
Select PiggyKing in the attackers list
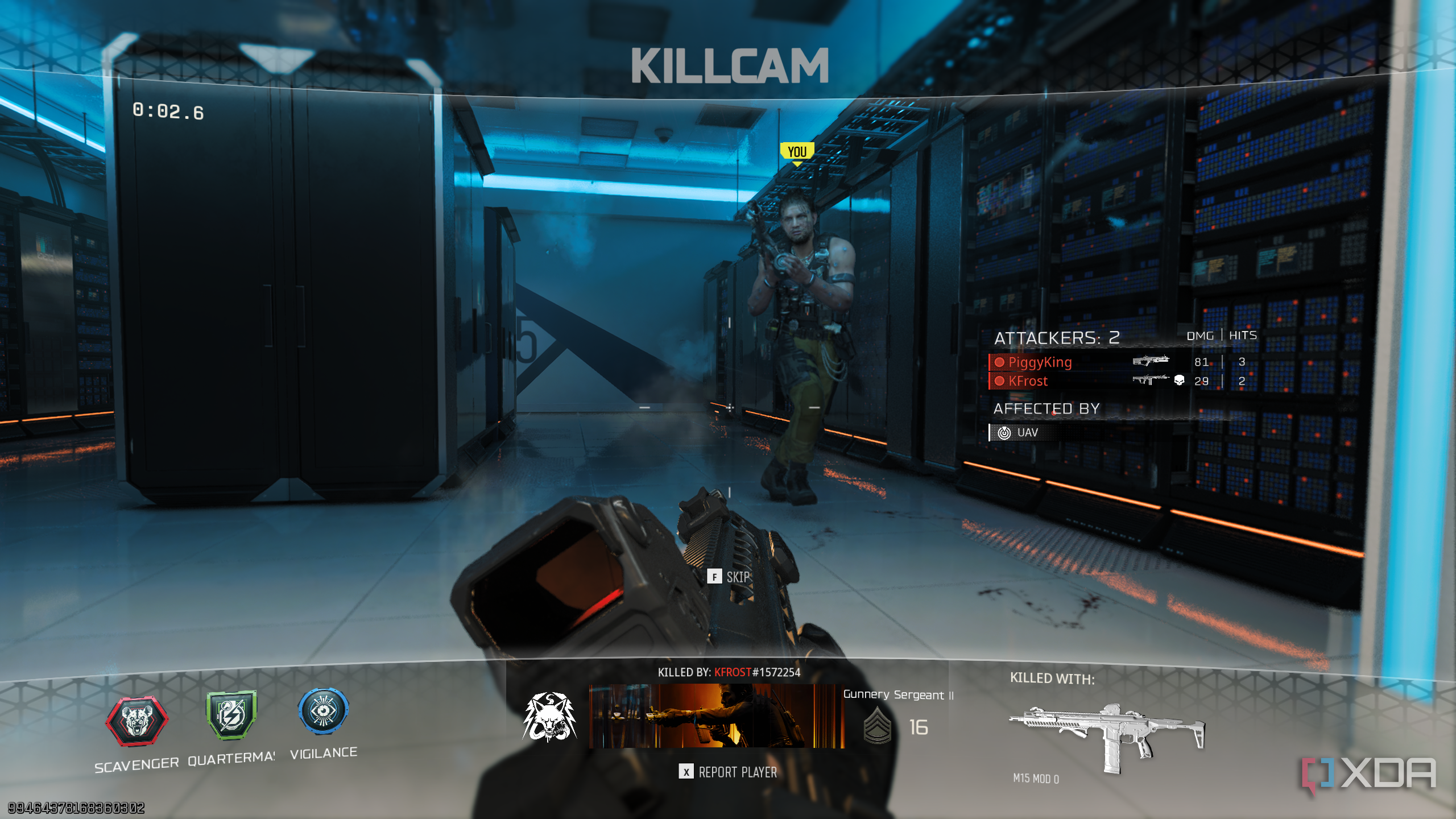click(1040, 362)
